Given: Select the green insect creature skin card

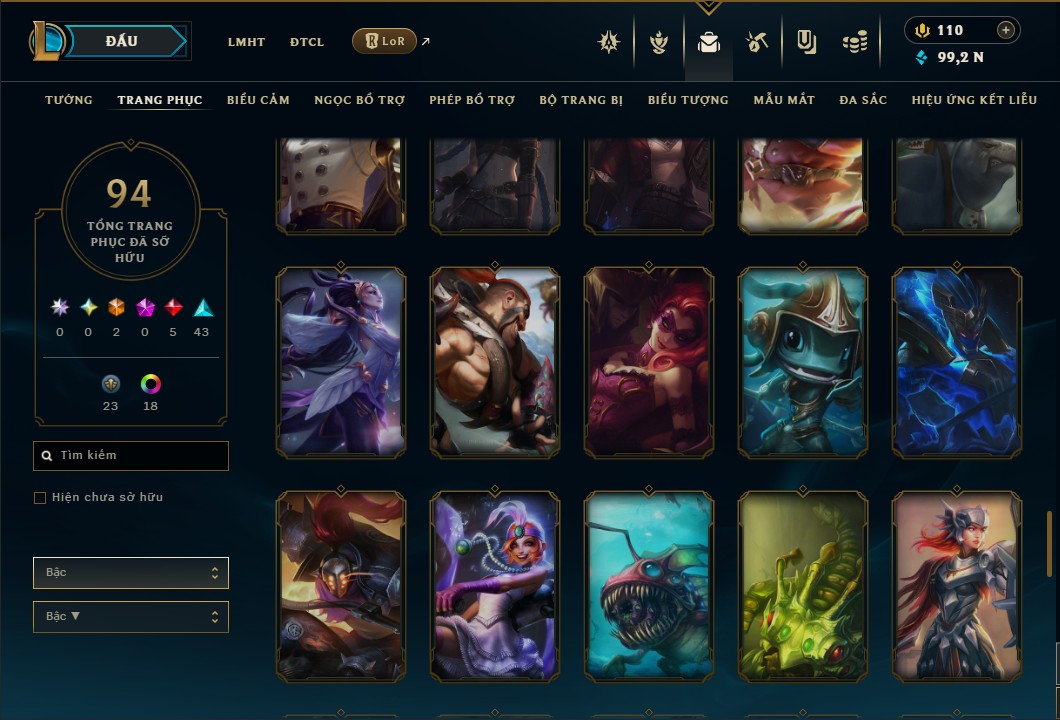Looking at the screenshot, I should (x=803, y=586).
